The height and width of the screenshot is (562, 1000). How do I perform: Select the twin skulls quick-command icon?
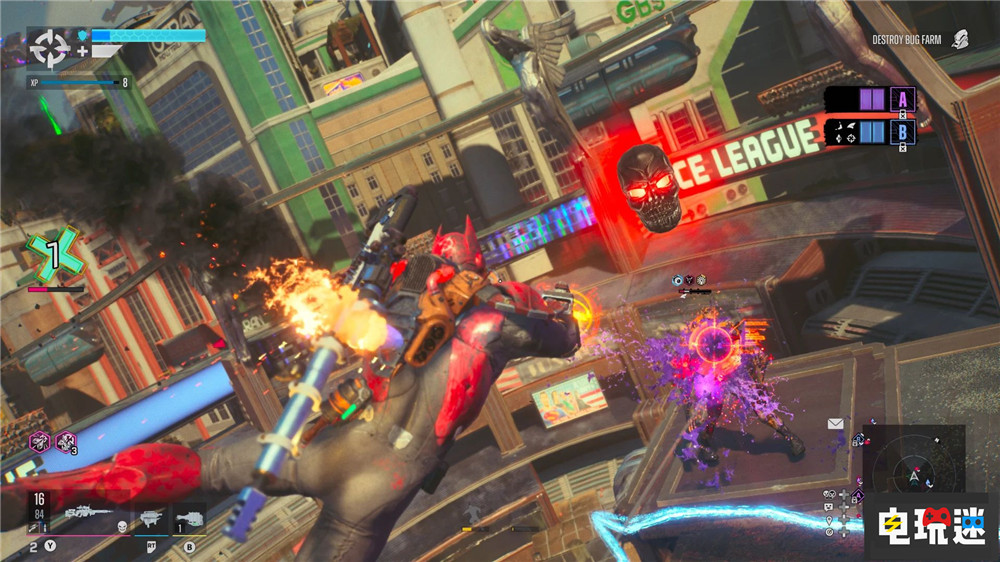click(829, 494)
